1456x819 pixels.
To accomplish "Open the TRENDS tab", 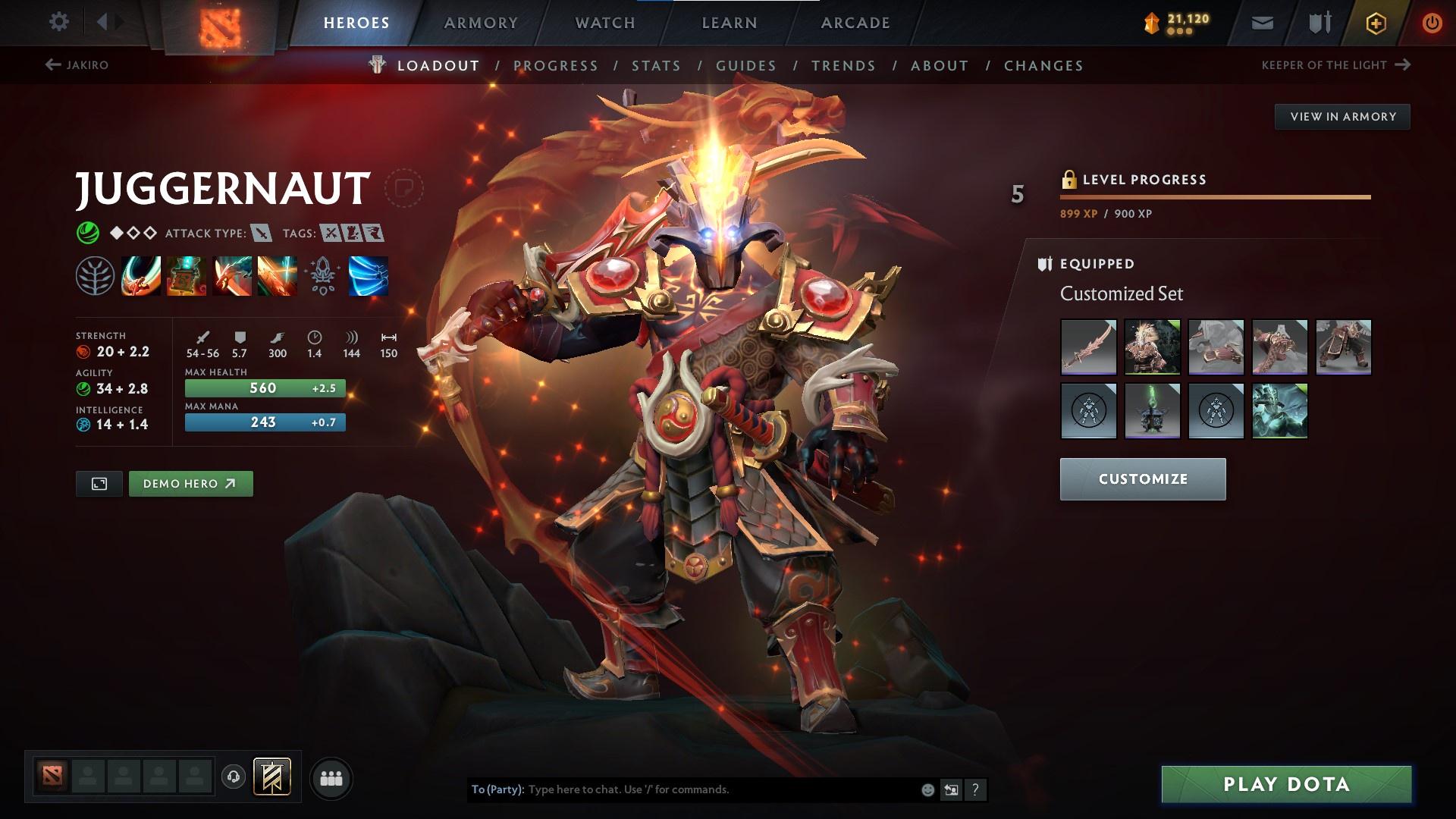I will [x=843, y=66].
